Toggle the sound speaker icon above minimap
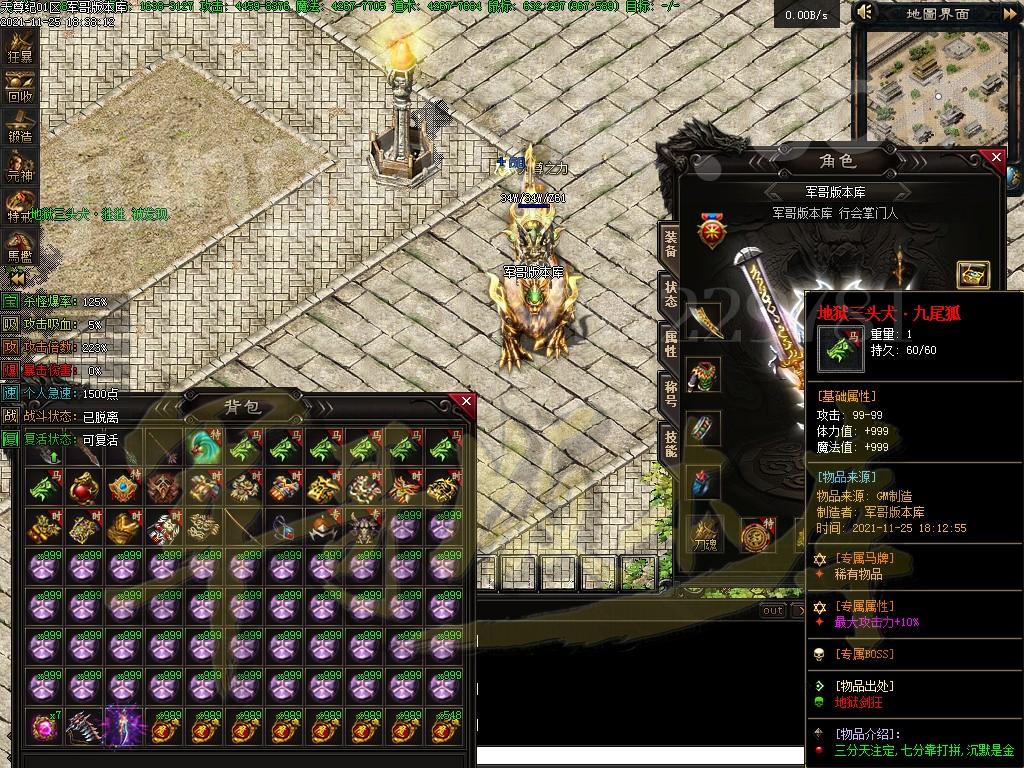 (866, 13)
